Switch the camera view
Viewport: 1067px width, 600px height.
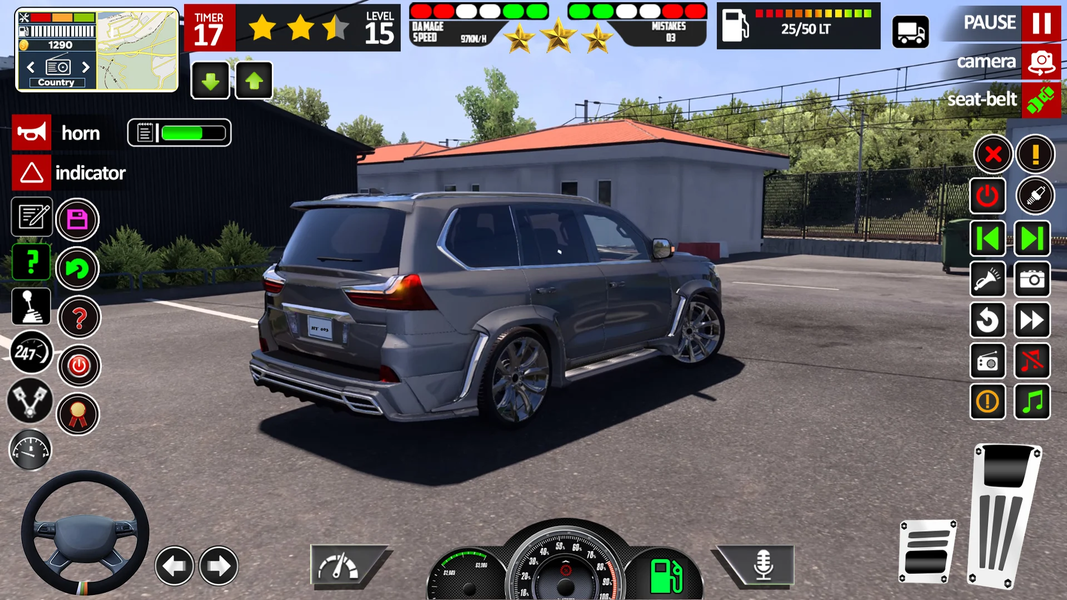tap(1041, 62)
